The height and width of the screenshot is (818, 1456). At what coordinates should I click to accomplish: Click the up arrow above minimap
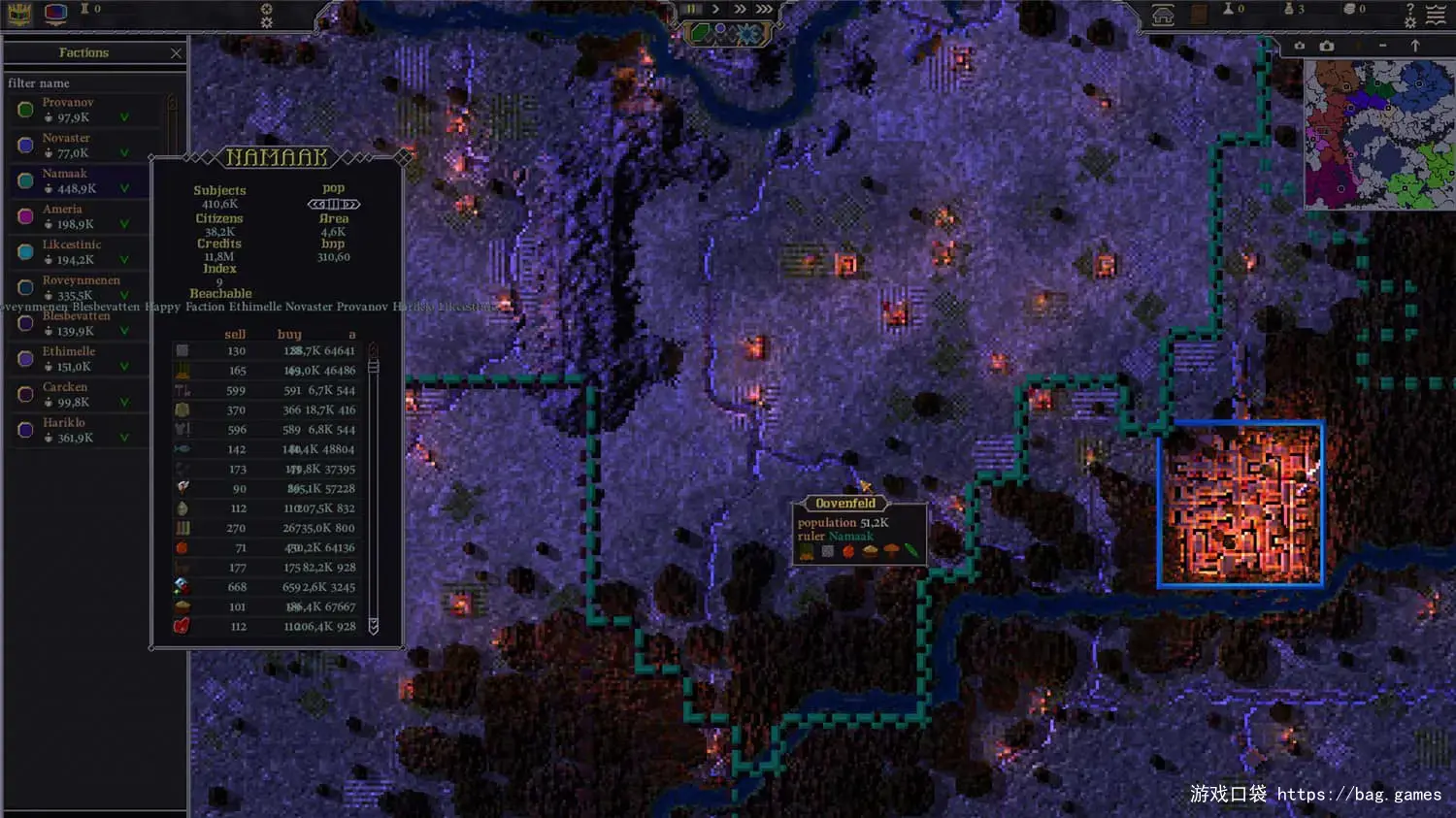[1415, 46]
